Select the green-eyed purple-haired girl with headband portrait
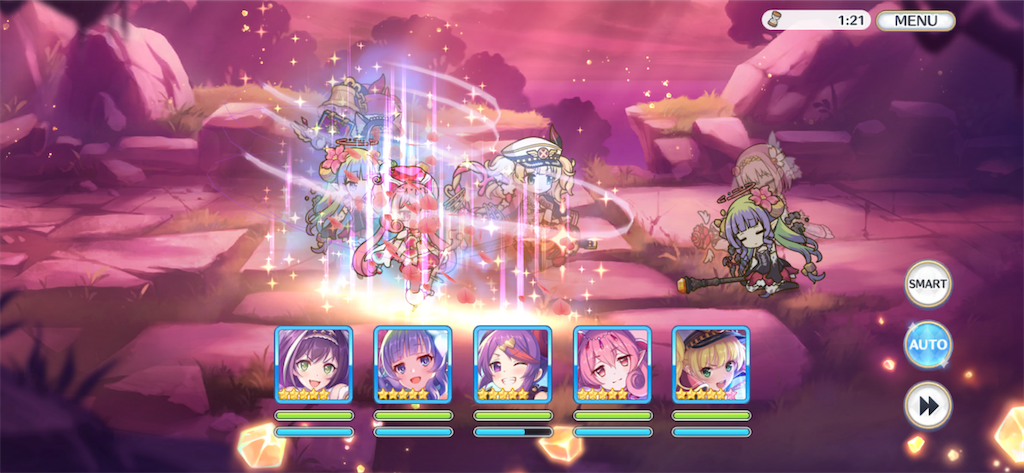 (x=313, y=364)
